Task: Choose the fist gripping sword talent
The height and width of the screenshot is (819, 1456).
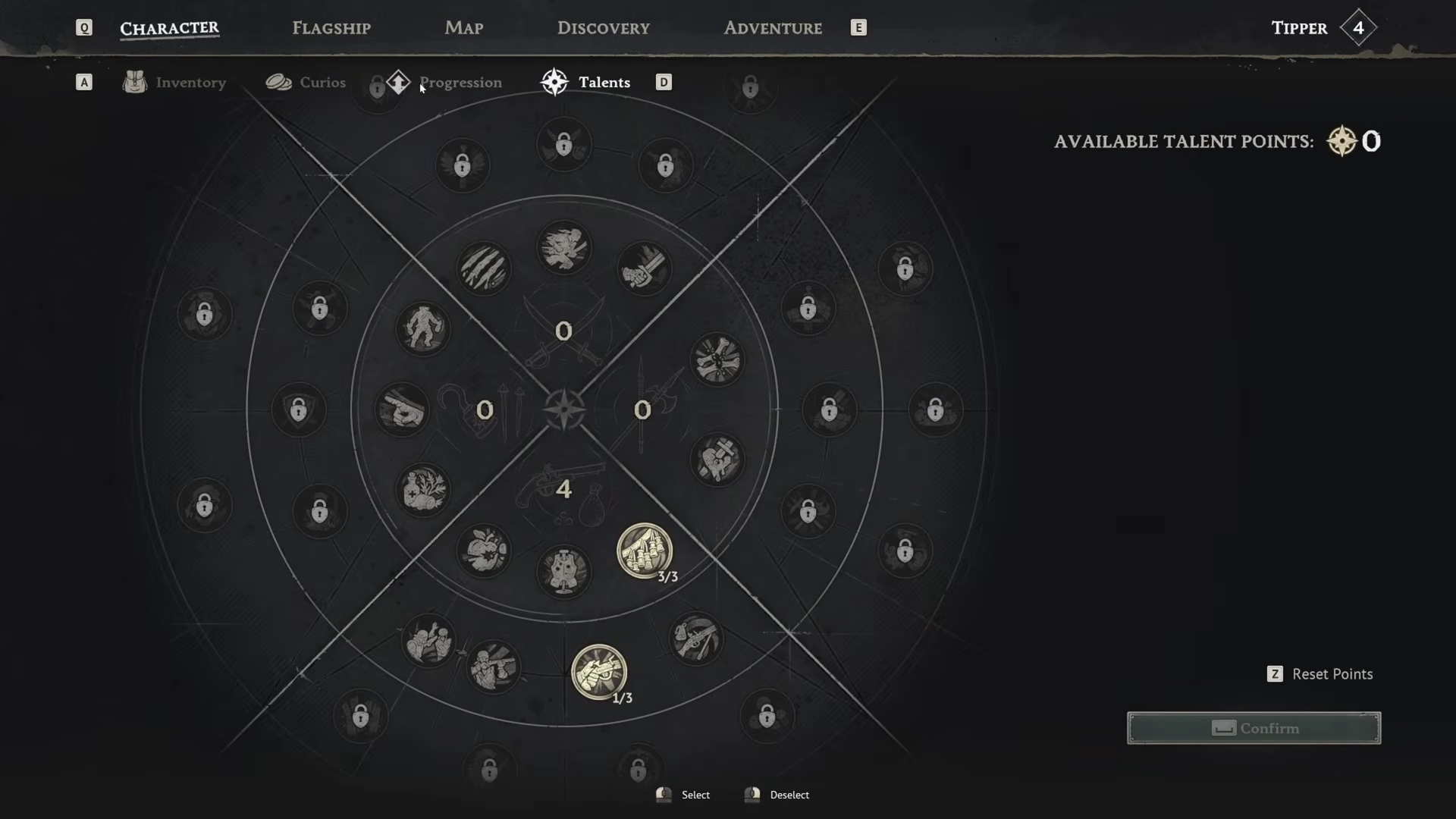Action: 644,268
